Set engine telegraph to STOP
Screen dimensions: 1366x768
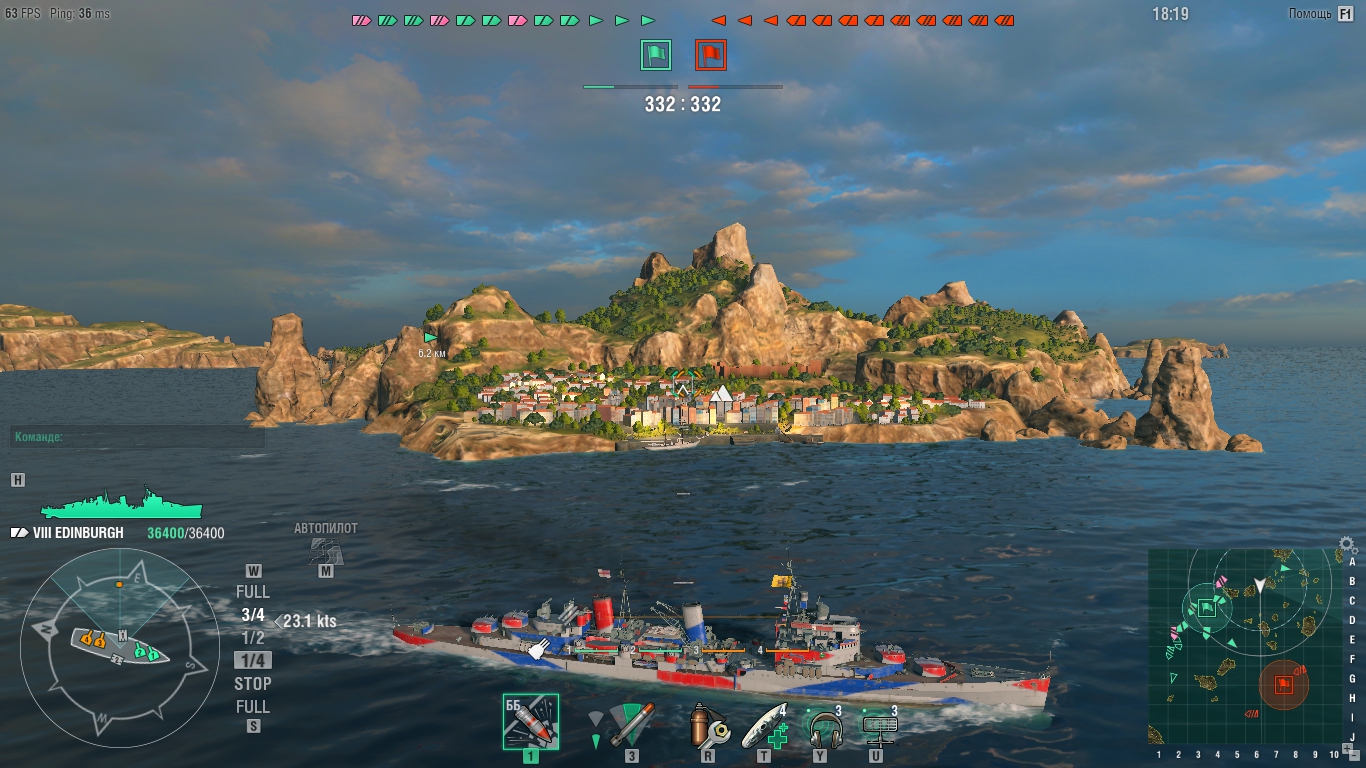(253, 684)
